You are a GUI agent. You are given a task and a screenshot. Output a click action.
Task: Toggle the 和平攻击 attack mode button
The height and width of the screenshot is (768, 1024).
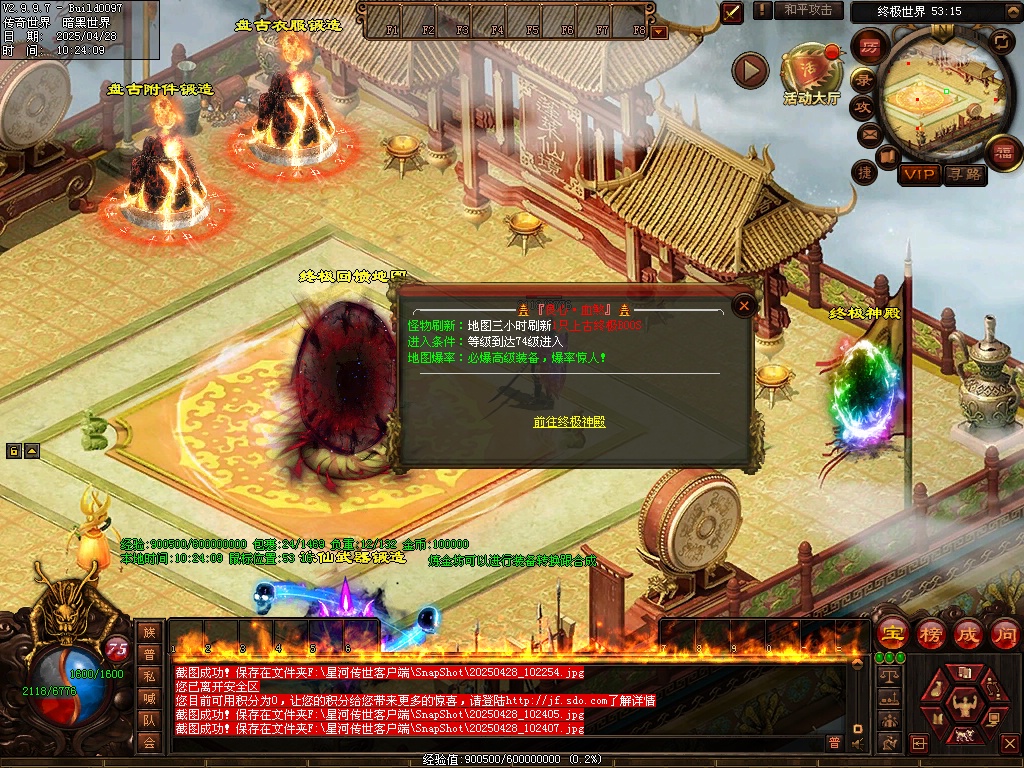pos(807,10)
